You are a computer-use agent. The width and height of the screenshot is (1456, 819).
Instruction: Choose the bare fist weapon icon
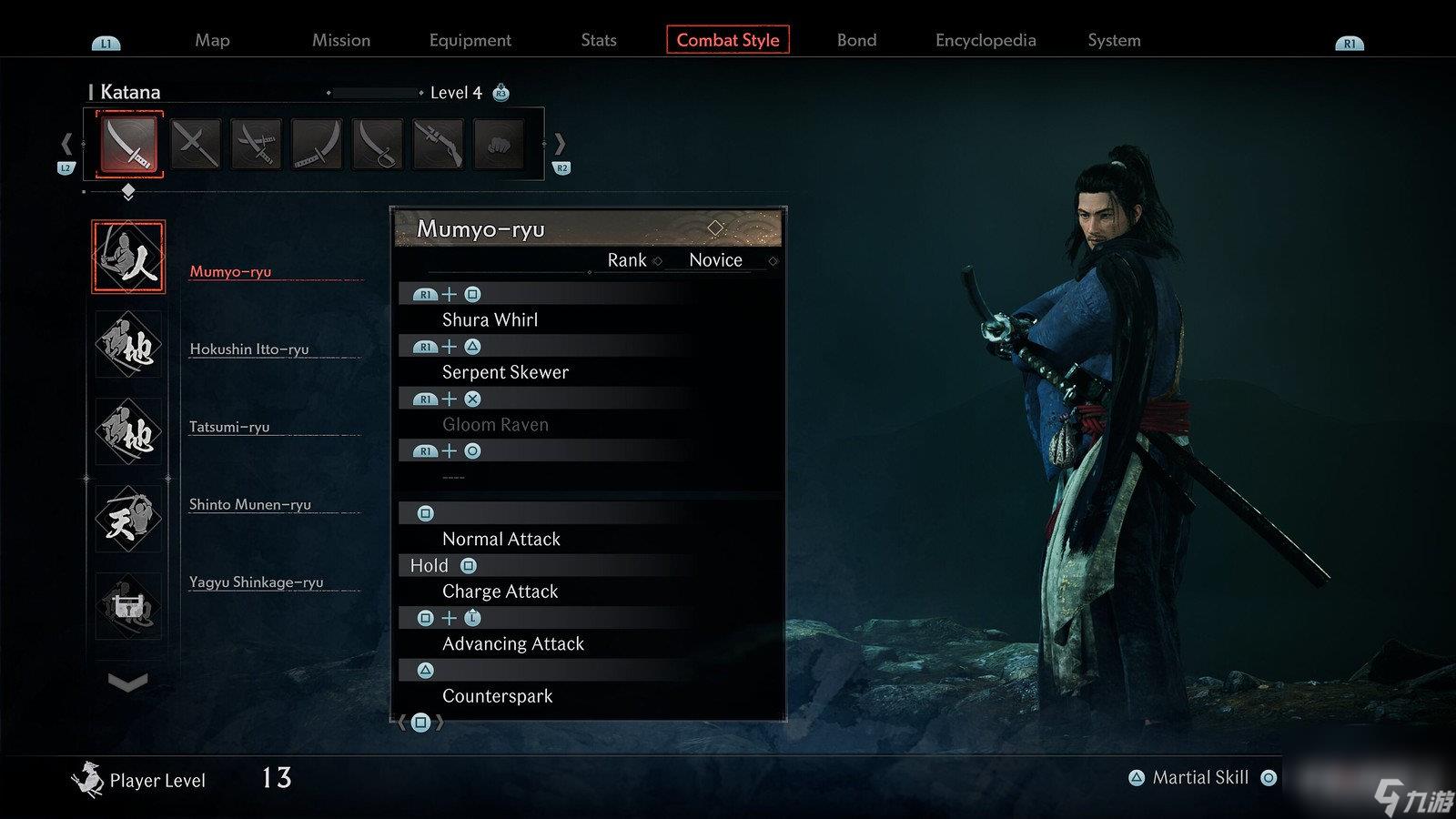click(x=500, y=144)
